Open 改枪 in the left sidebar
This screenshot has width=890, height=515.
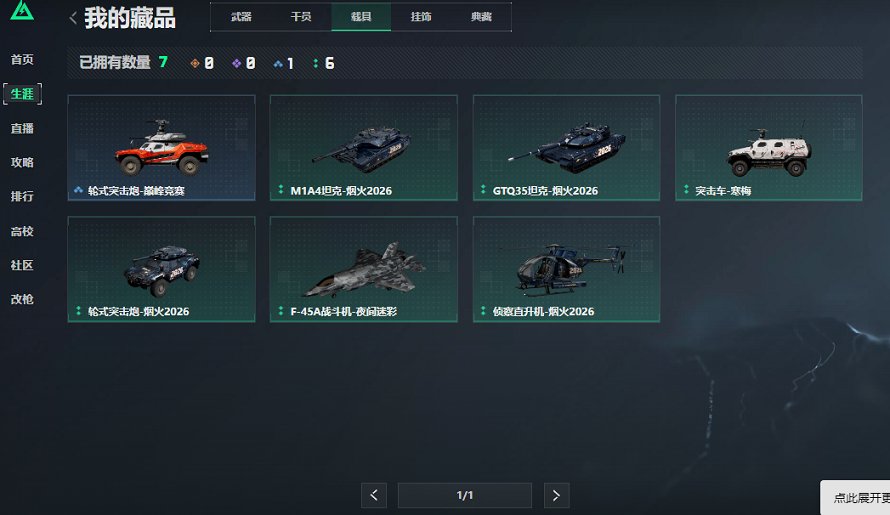coord(22,299)
